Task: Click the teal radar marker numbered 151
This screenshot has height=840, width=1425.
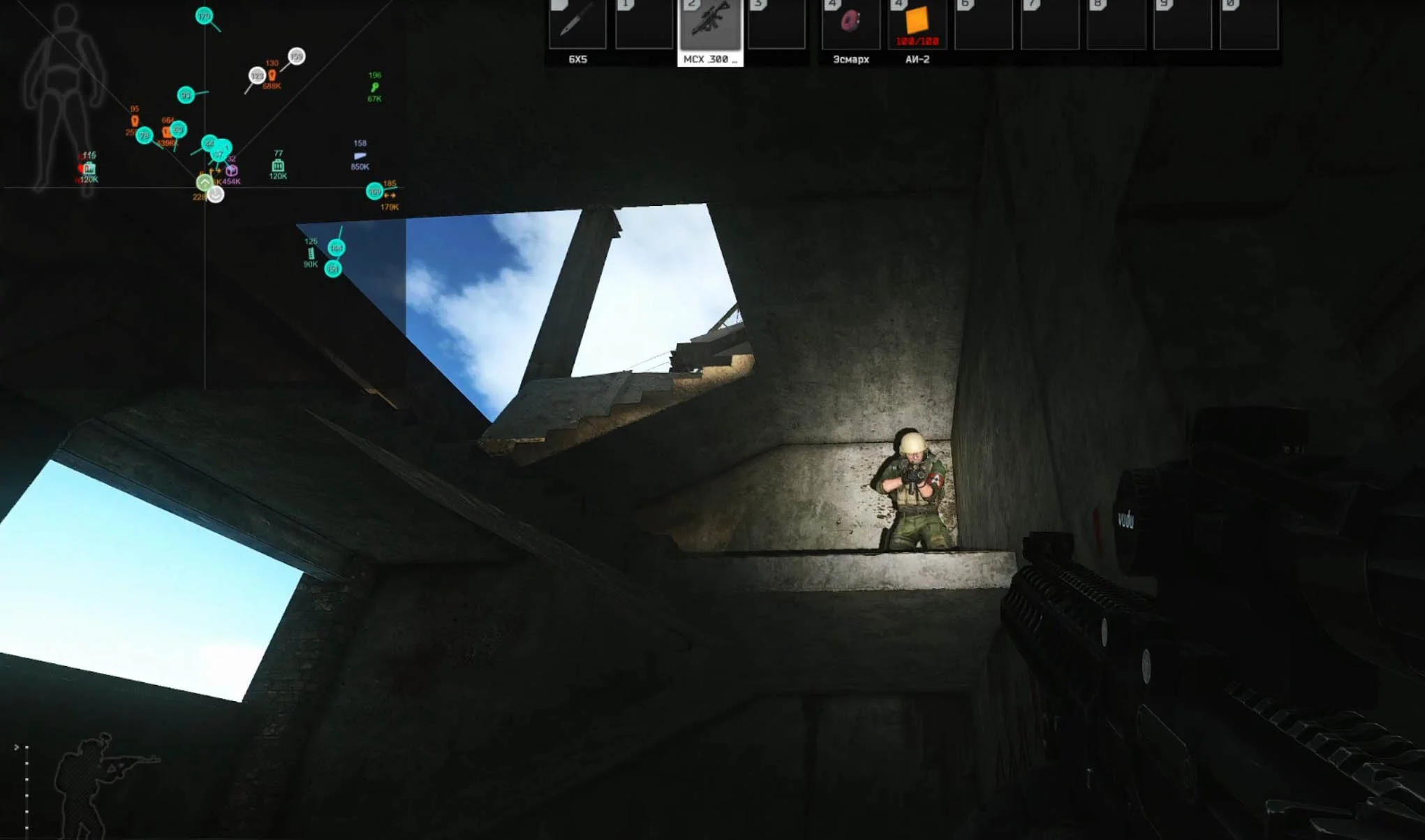Action: tap(333, 269)
